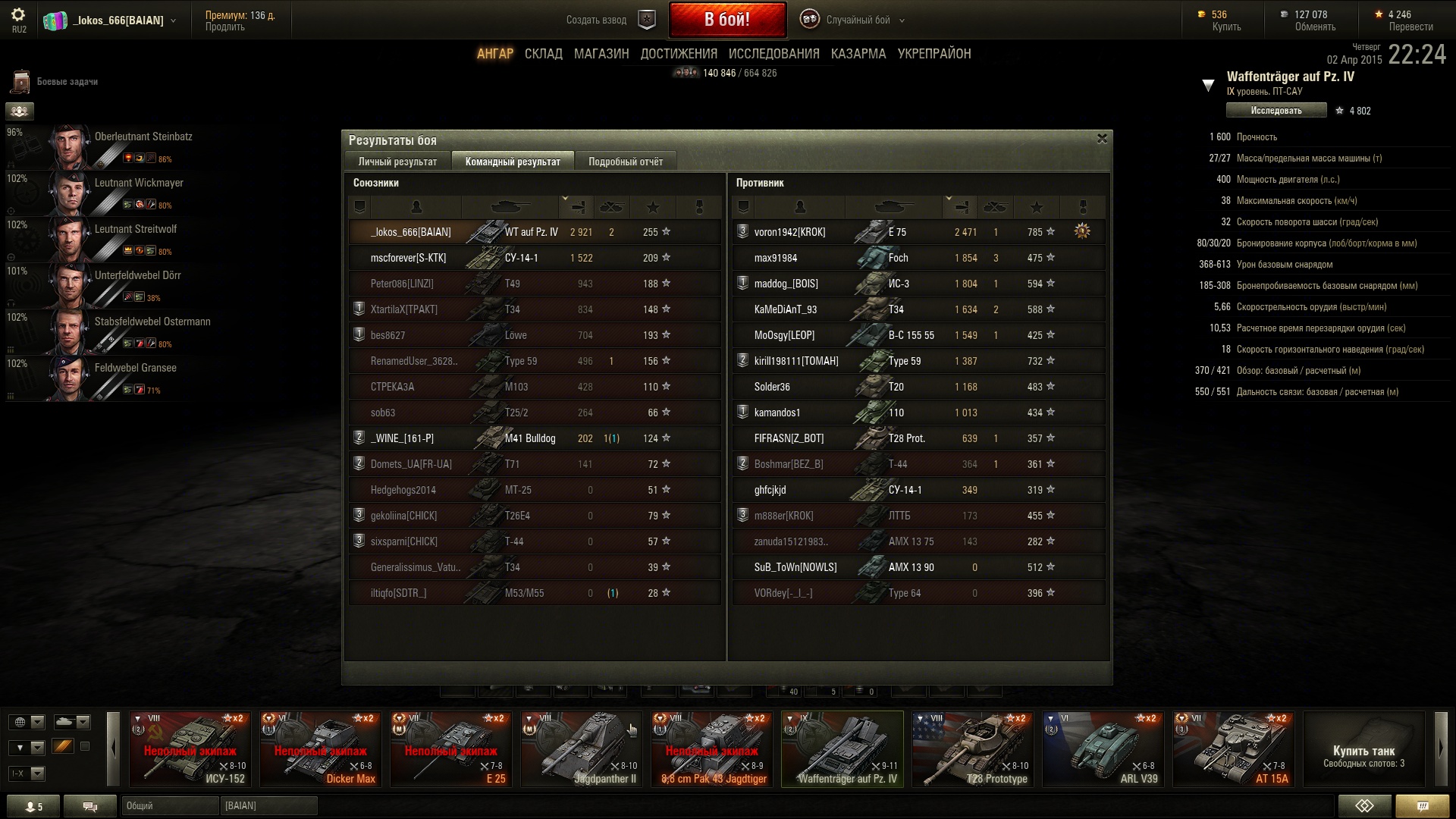Open the КАЗАРМА barracks
The width and height of the screenshot is (1456, 819).
(x=858, y=54)
